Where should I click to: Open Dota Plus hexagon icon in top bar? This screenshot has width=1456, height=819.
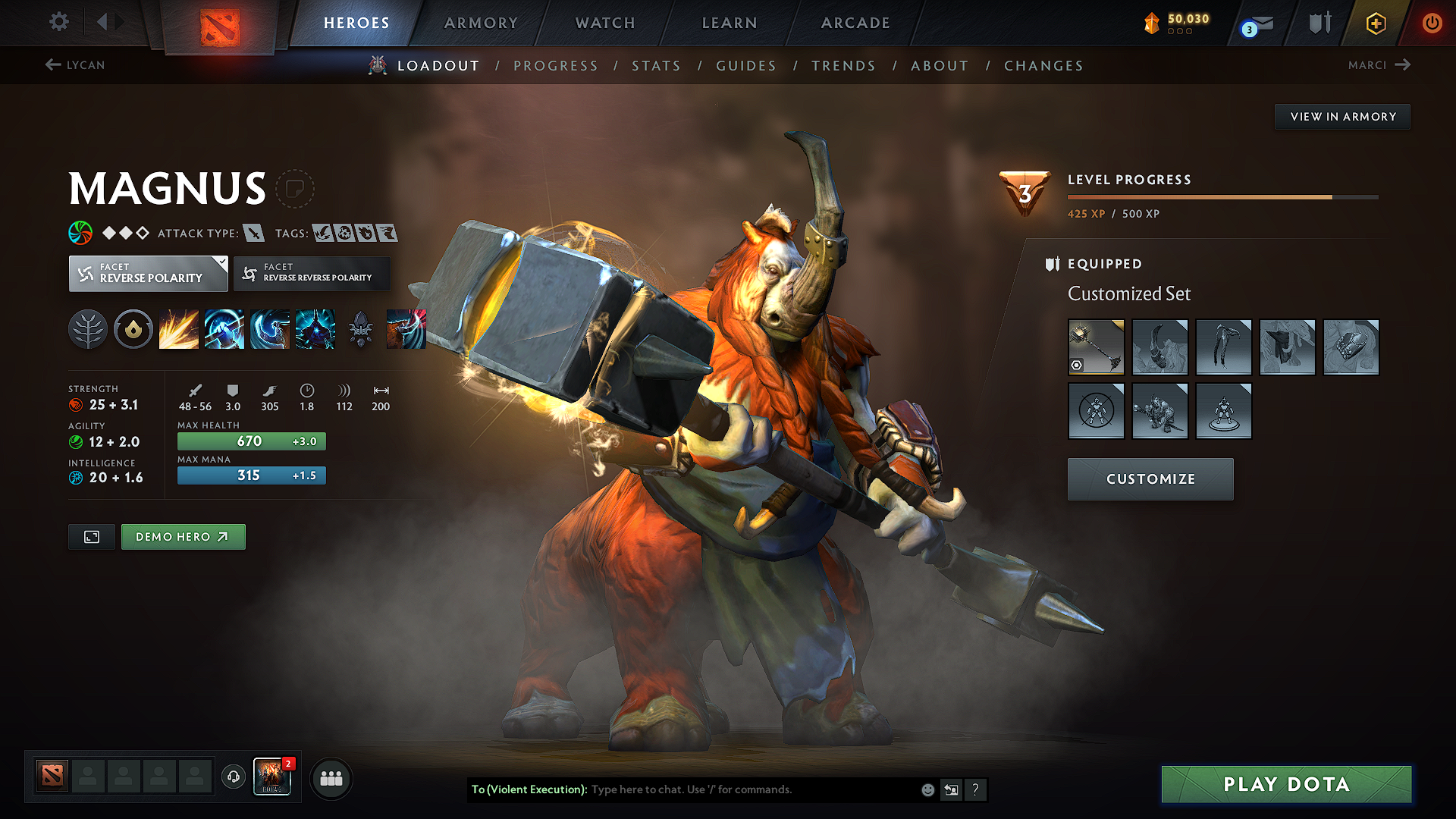1375,23
